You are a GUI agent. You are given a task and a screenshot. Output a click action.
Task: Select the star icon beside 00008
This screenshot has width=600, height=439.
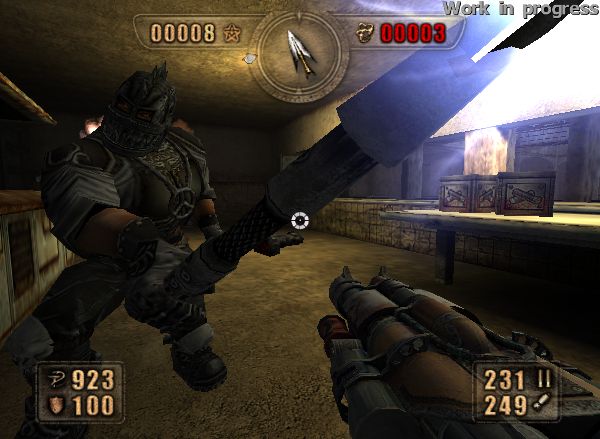[232, 34]
